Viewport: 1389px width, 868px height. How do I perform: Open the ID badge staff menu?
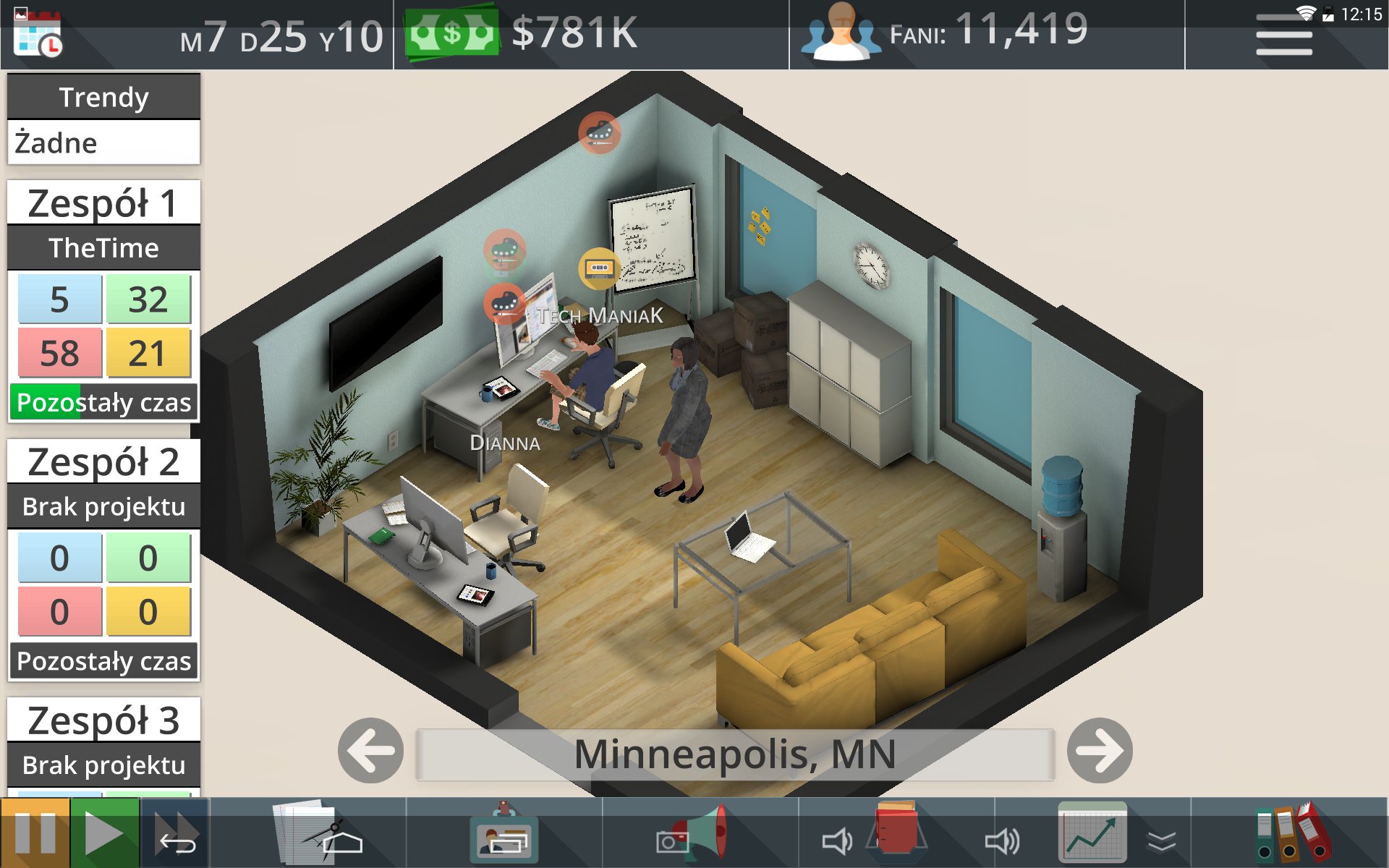click(x=504, y=833)
